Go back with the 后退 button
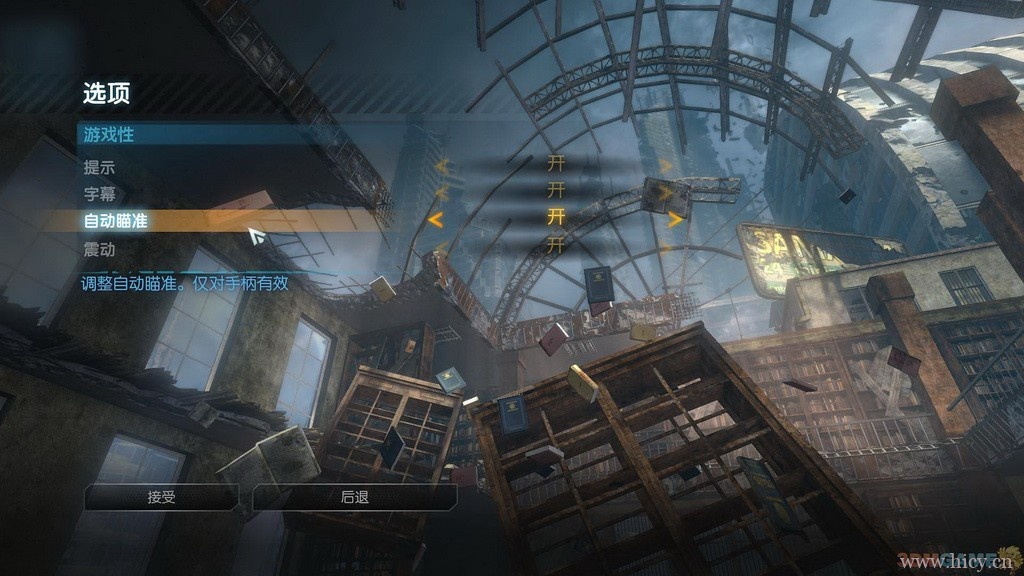The width and height of the screenshot is (1024, 576). pyautogui.click(x=355, y=497)
